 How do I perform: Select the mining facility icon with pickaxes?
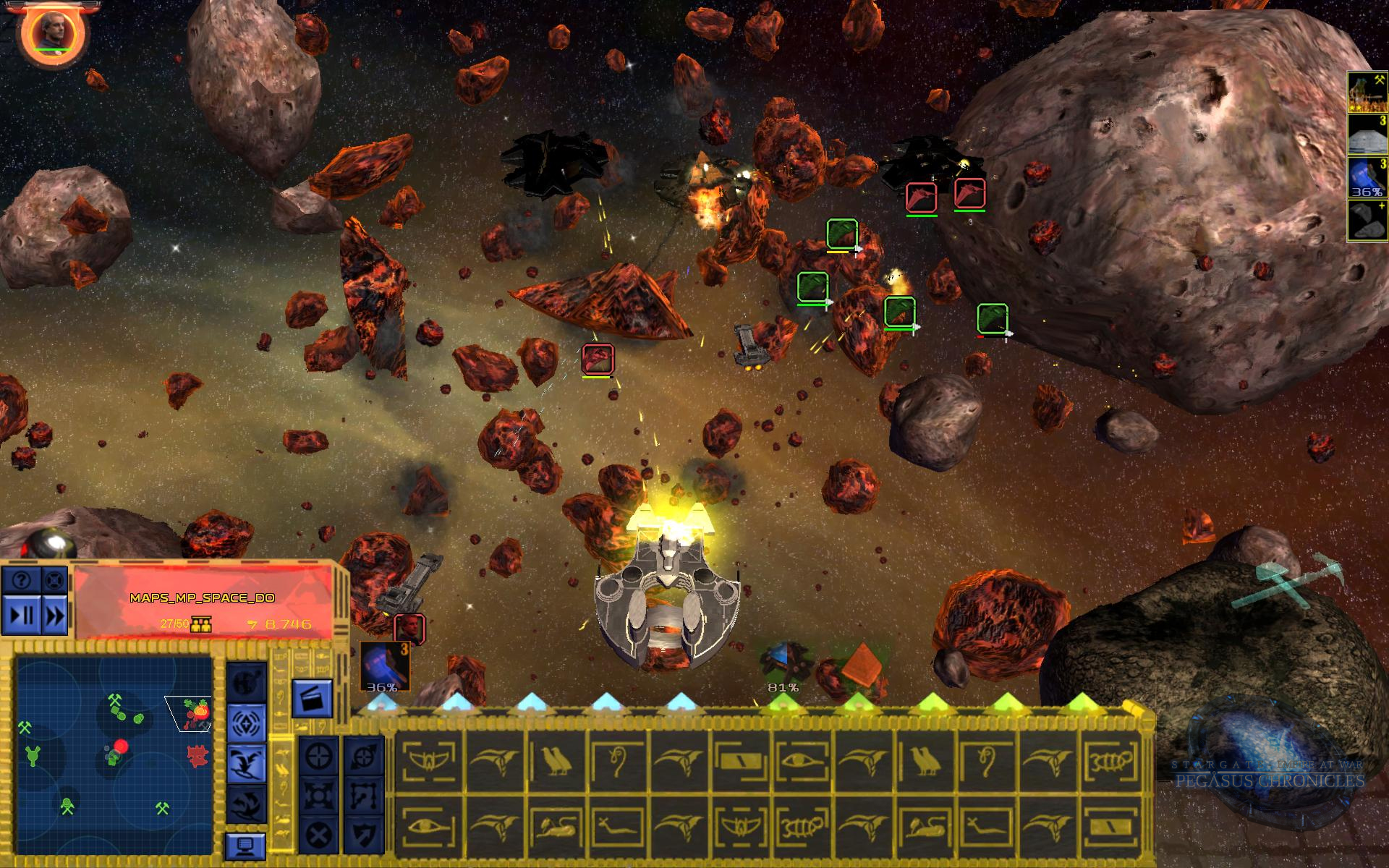pyautogui.click(x=1367, y=92)
